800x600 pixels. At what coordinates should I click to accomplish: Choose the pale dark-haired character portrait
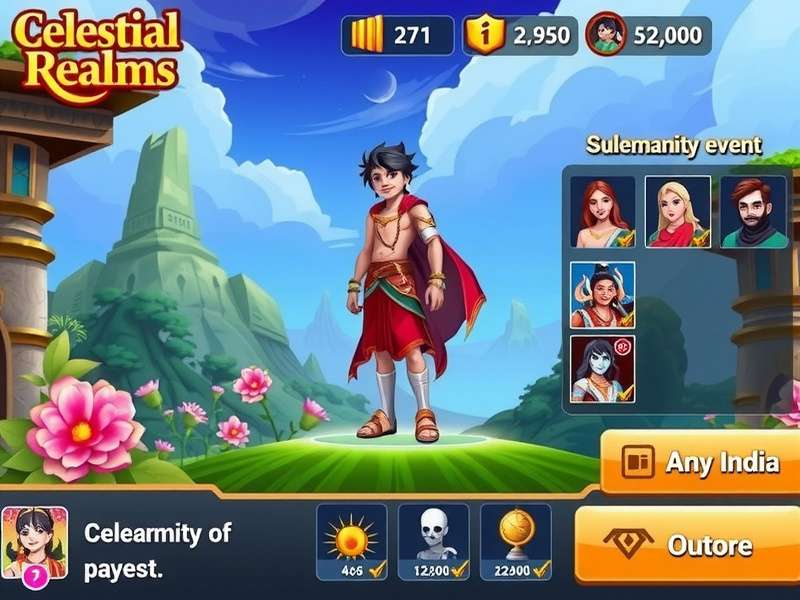coord(602,369)
